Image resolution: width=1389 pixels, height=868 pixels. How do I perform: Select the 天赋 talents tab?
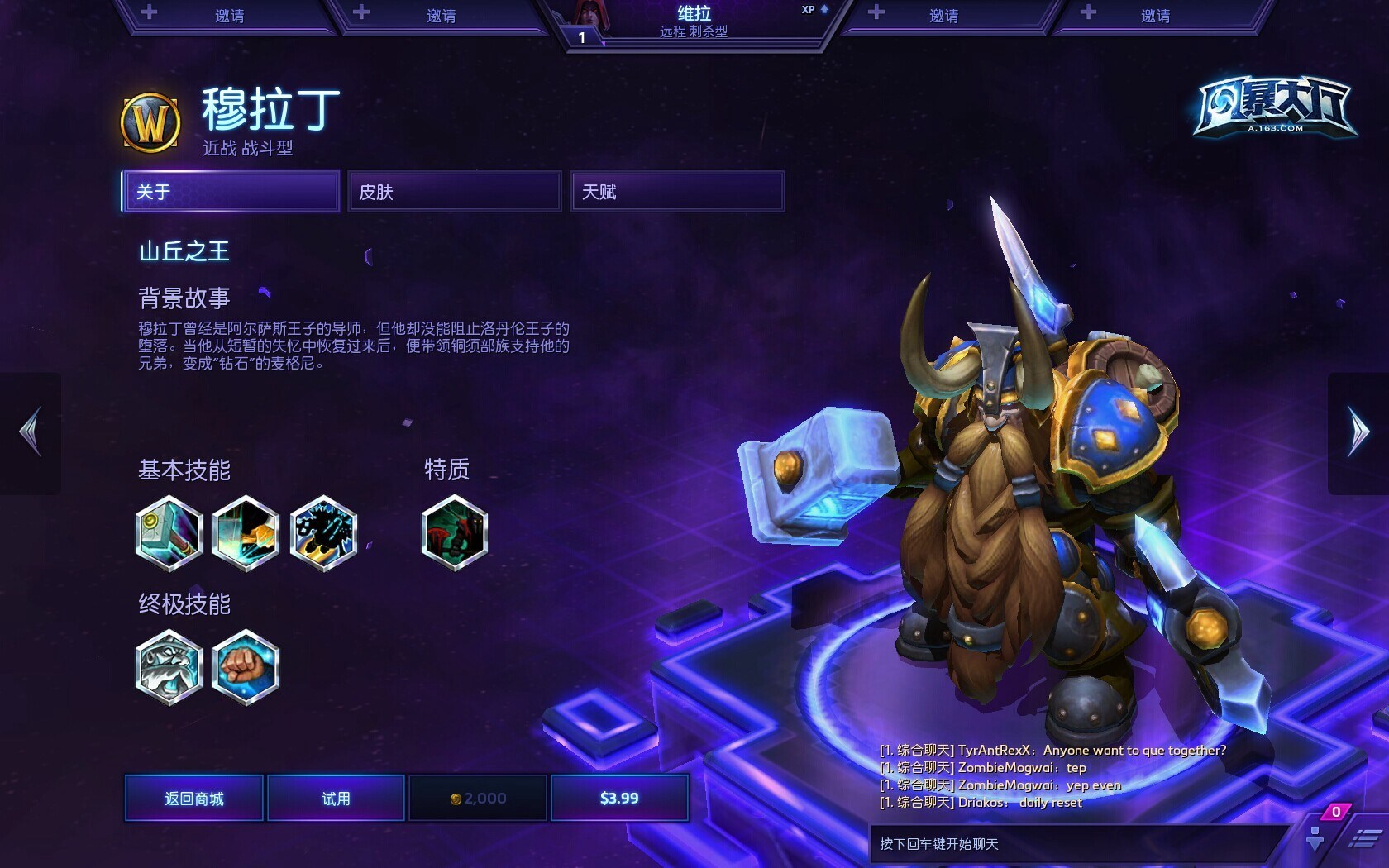pyautogui.click(x=677, y=192)
